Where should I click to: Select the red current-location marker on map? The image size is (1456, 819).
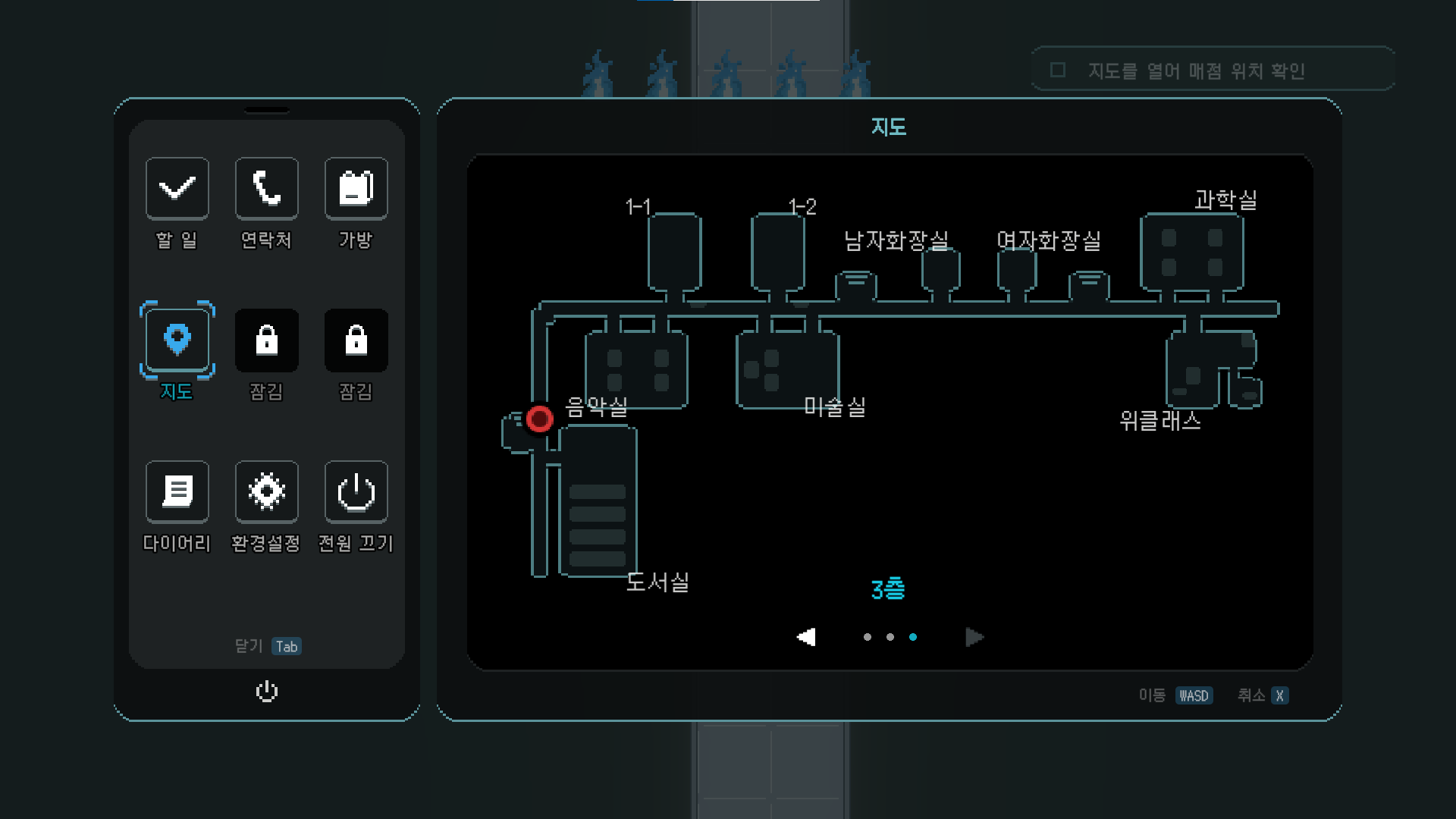(539, 419)
